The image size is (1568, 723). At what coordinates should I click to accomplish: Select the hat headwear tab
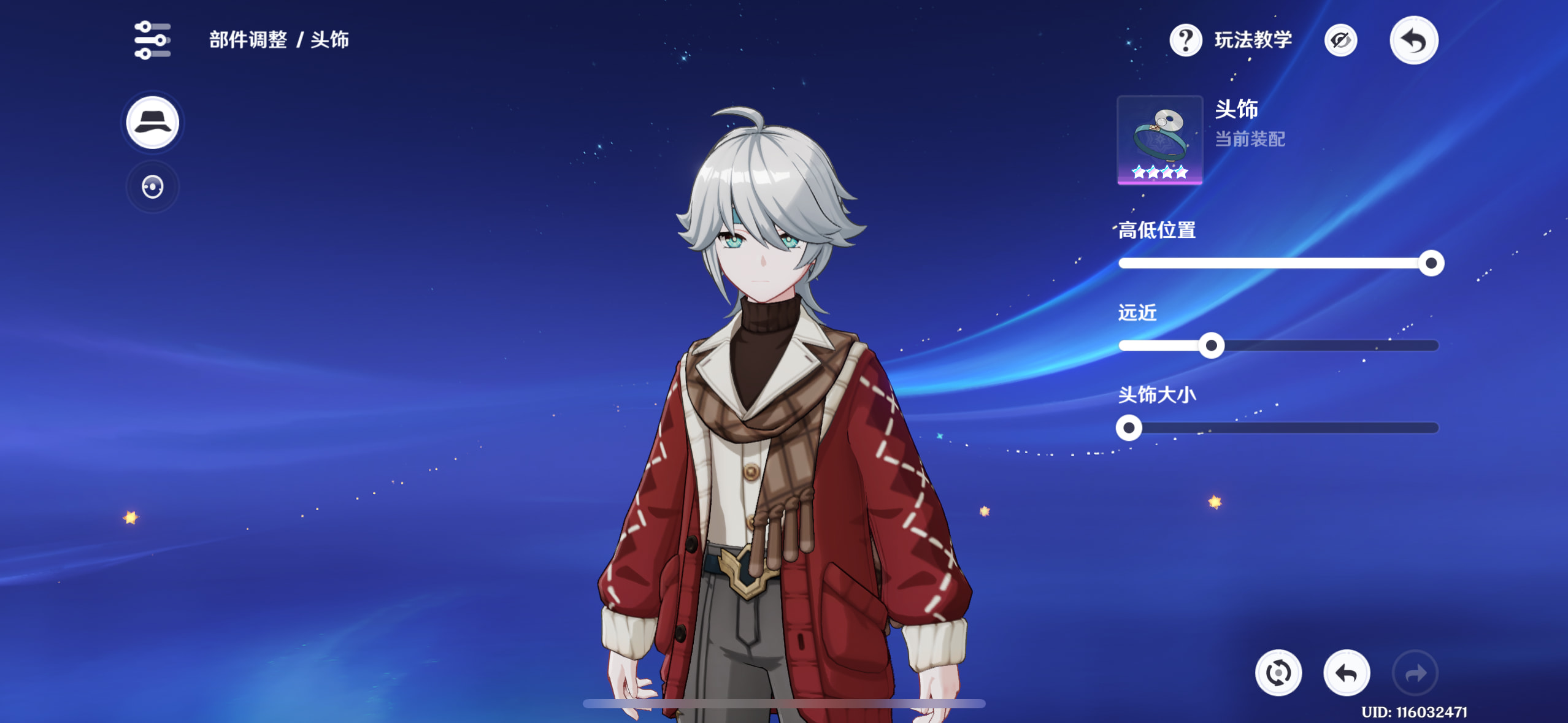(152, 123)
